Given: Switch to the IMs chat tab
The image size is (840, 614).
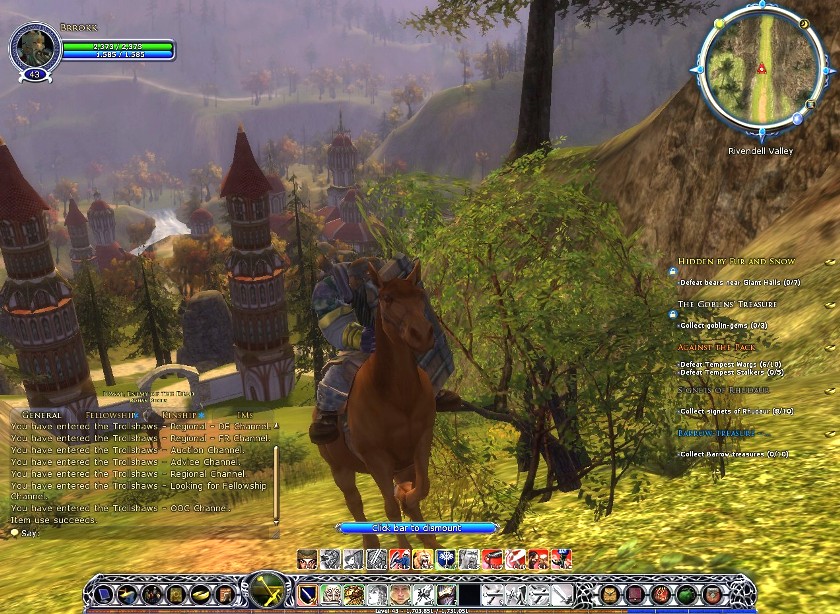Looking at the screenshot, I should click(246, 414).
